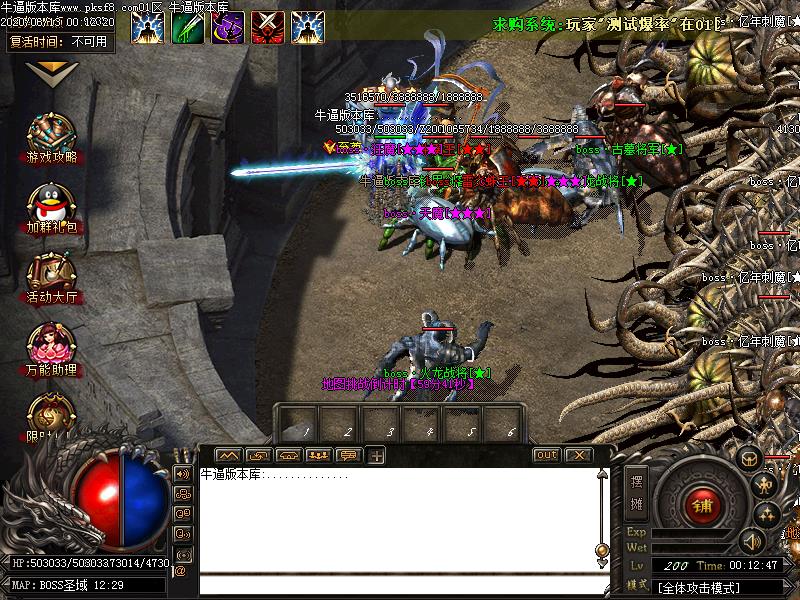Click the red crossed swords buff icon
Image resolution: width=800 pixels, height=600 pixels.
(267, 27)
